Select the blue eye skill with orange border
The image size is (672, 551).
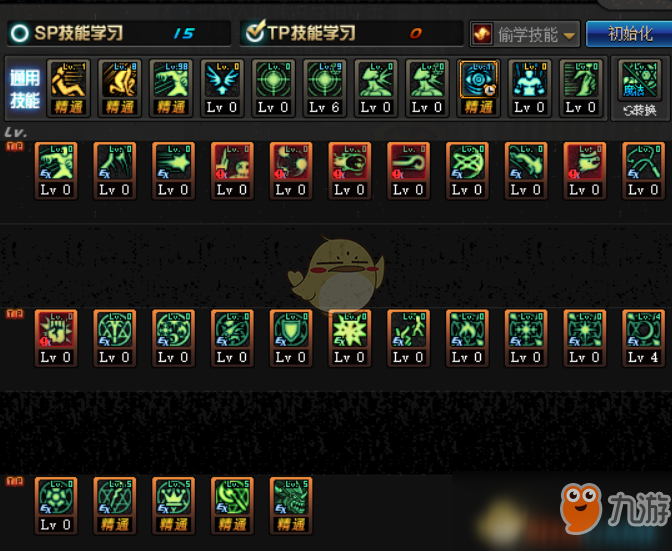tap(478, 80)
